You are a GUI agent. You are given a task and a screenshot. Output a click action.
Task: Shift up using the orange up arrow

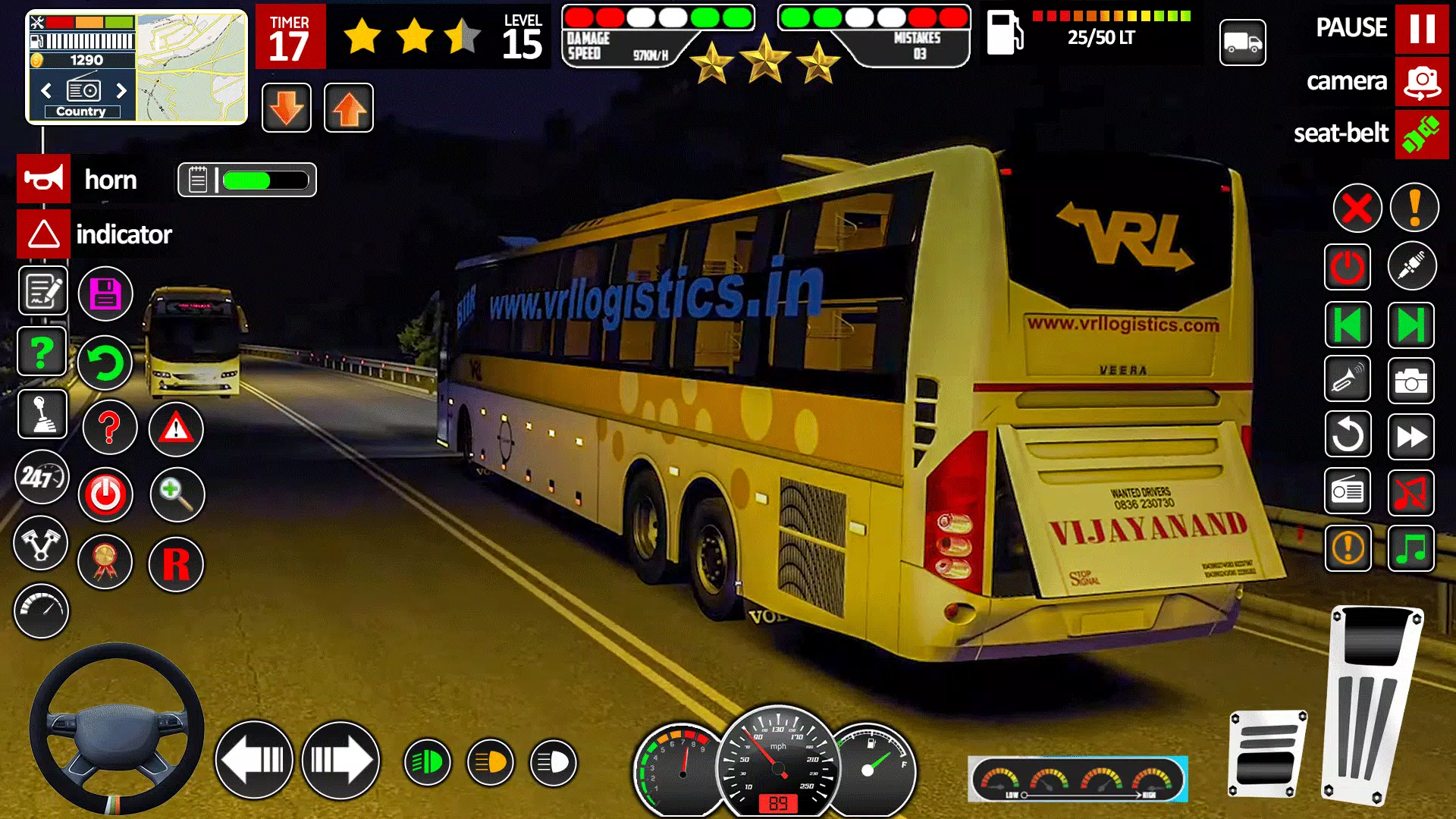pyautogui.click(x=348, y=107)
